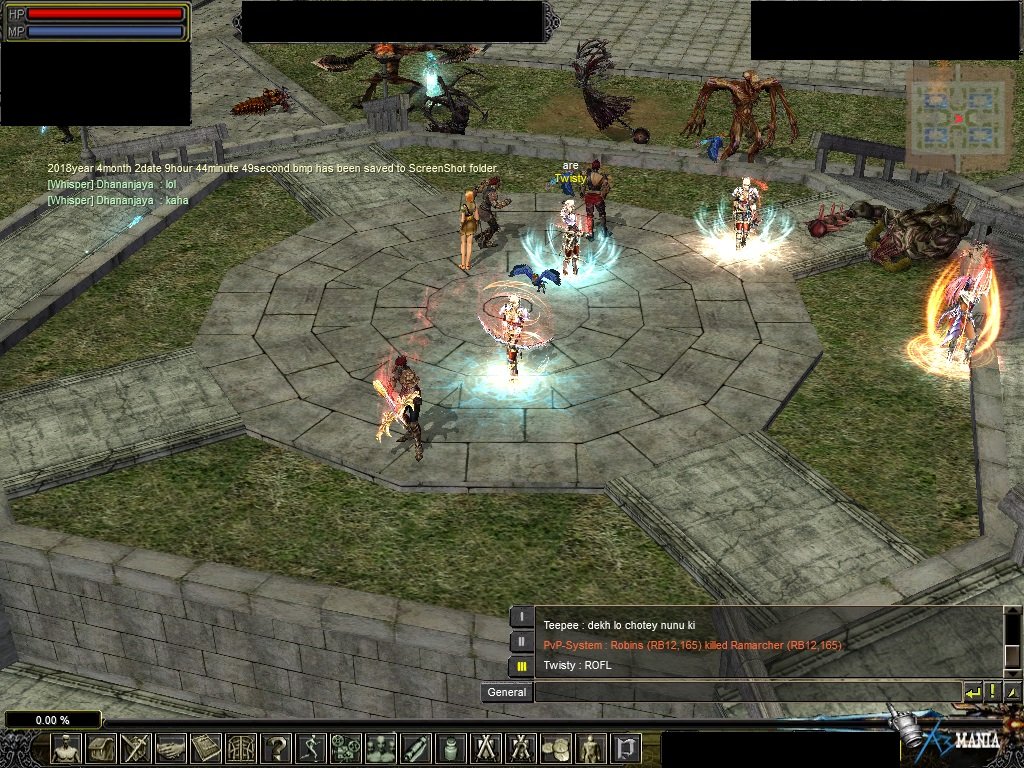The image size is (1024, 768).
Task: Focus the chat message input field
Action: [747, 692]
